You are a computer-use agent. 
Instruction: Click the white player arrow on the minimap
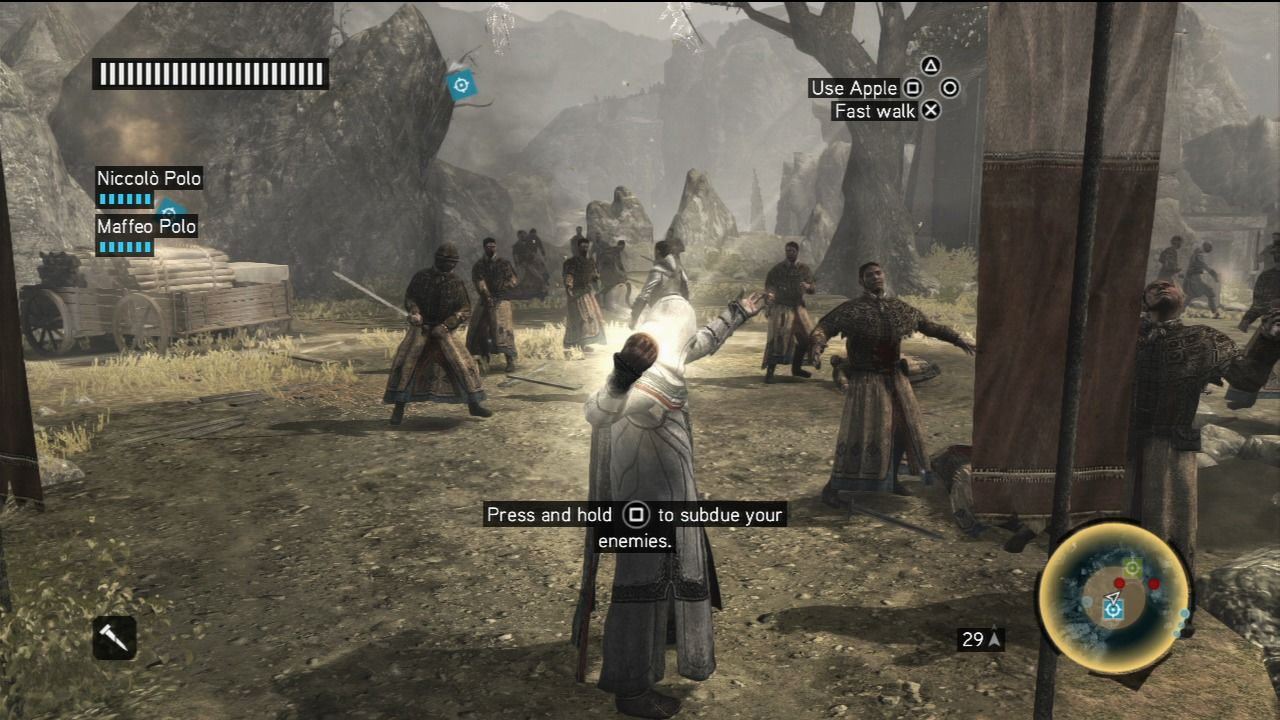coord(1112,597)
